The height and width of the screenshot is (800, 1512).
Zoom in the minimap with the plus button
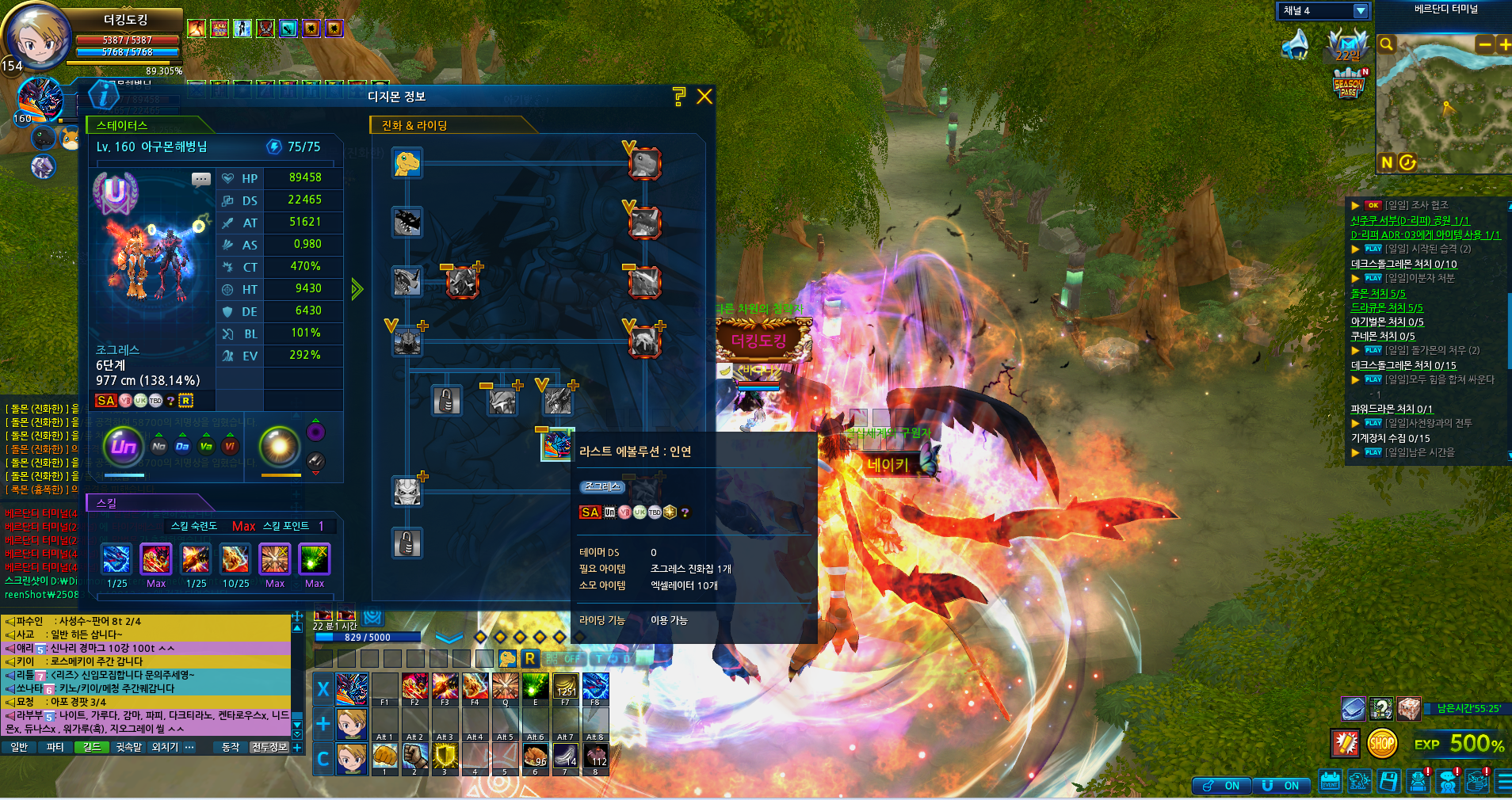point(1504,44)
